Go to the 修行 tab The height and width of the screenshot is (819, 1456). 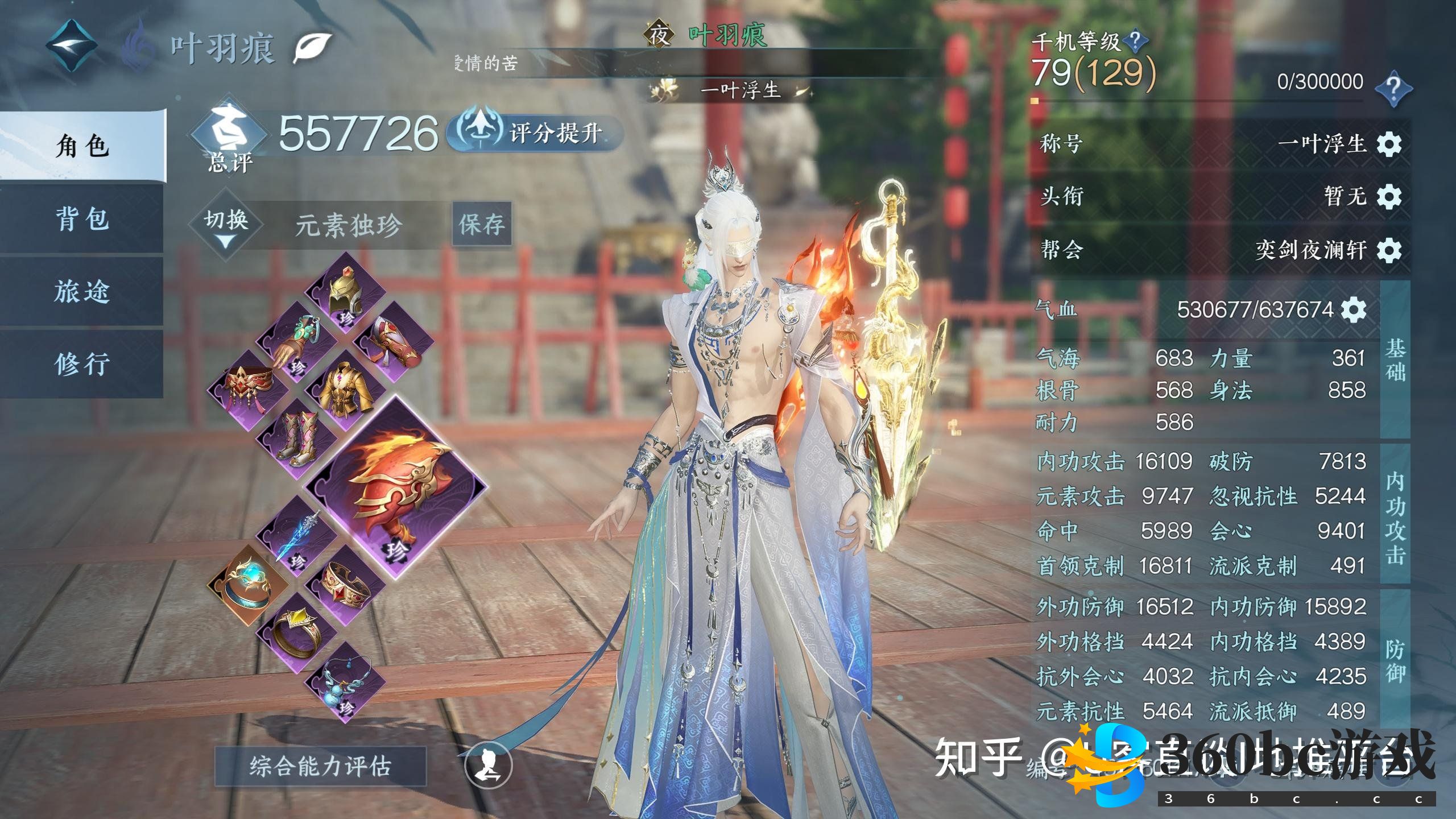(x=82, y=364)
